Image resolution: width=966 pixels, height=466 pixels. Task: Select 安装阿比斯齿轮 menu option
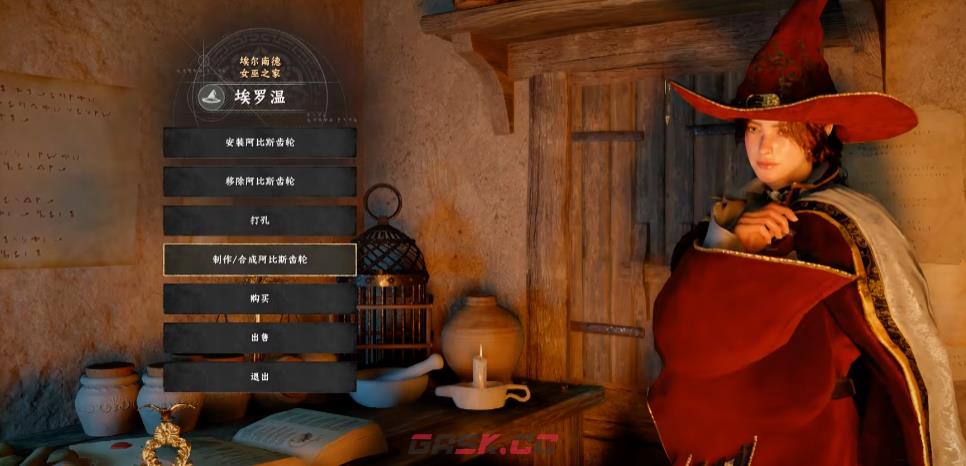(x=260, y=142)
